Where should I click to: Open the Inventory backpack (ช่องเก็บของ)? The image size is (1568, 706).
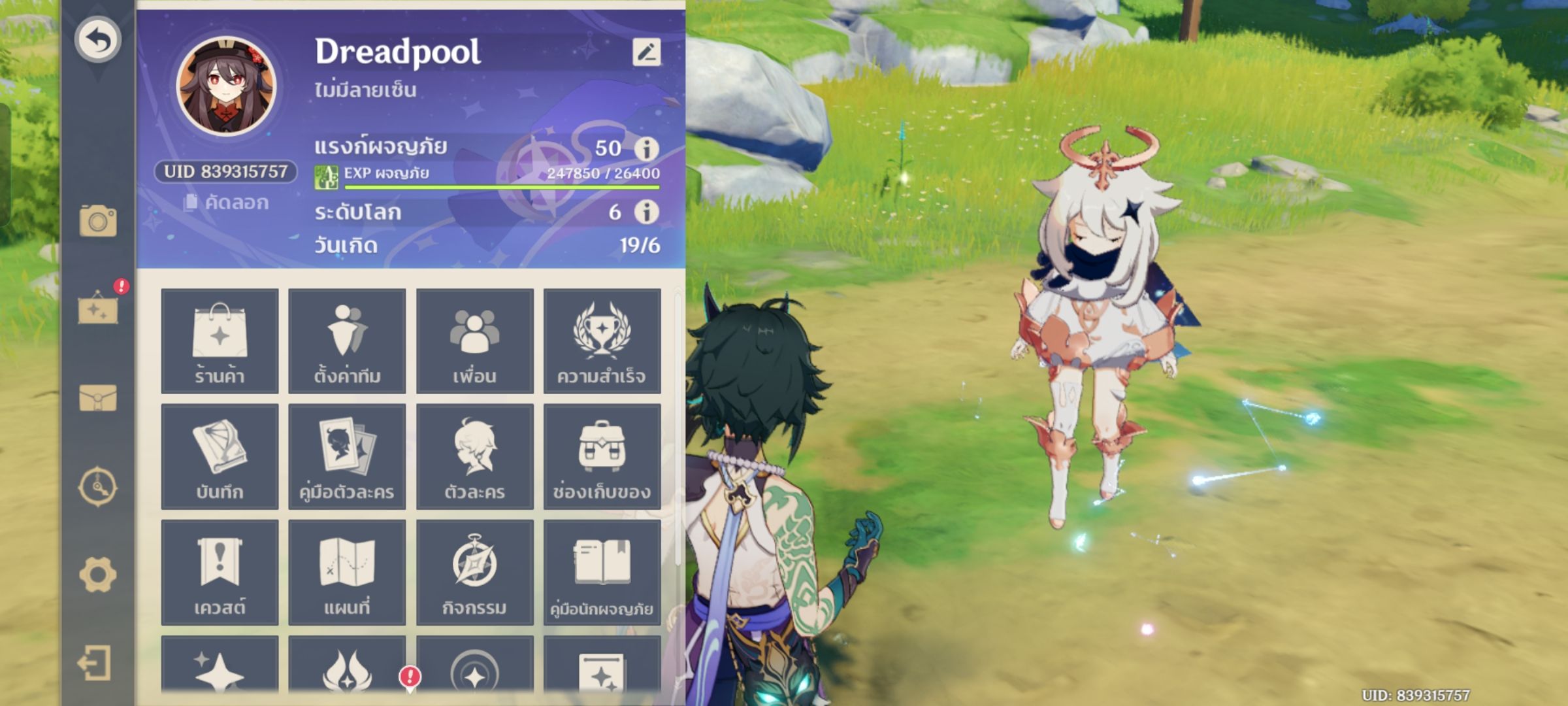click(602, 456)
